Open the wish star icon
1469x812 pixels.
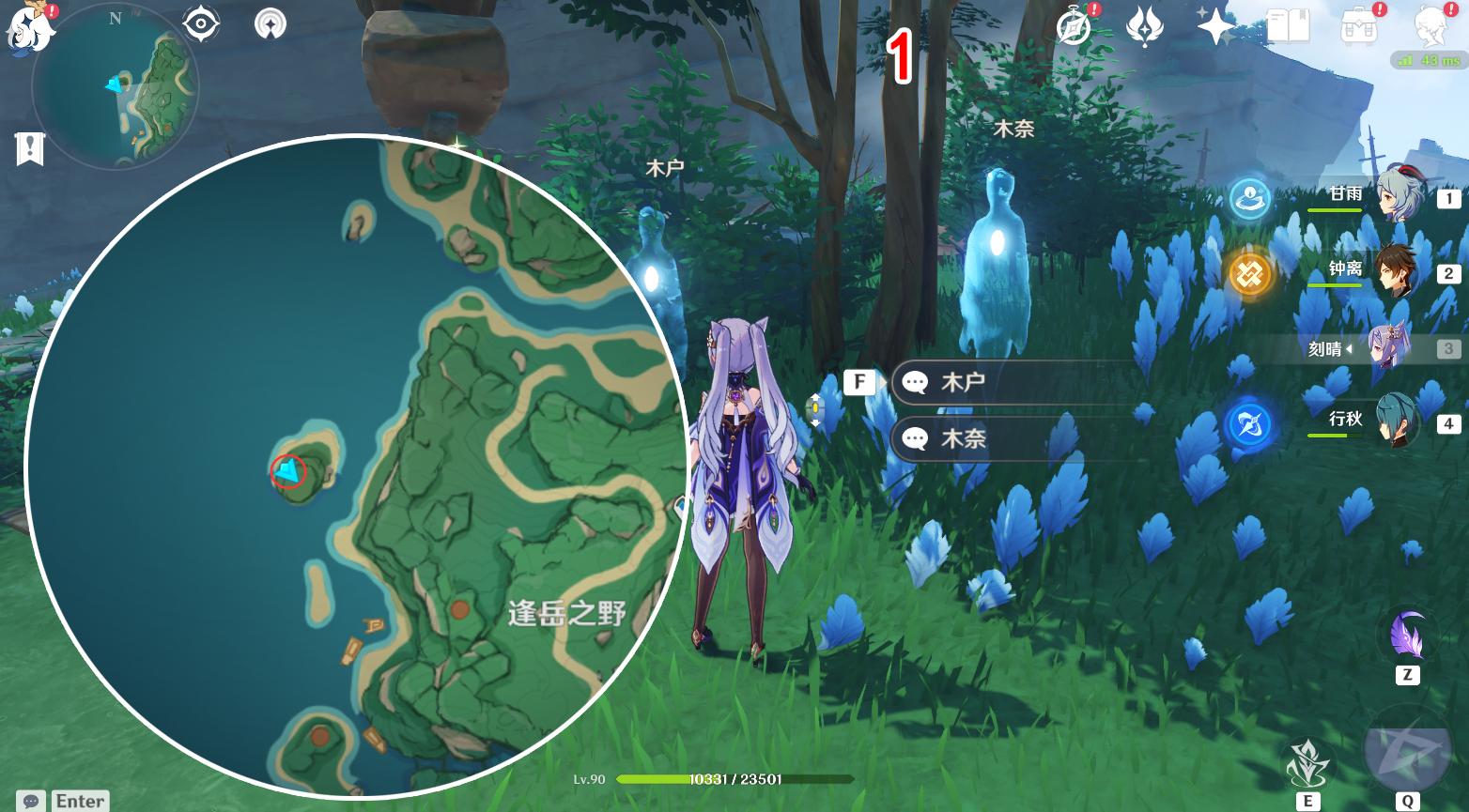[x=1215, y=26]
